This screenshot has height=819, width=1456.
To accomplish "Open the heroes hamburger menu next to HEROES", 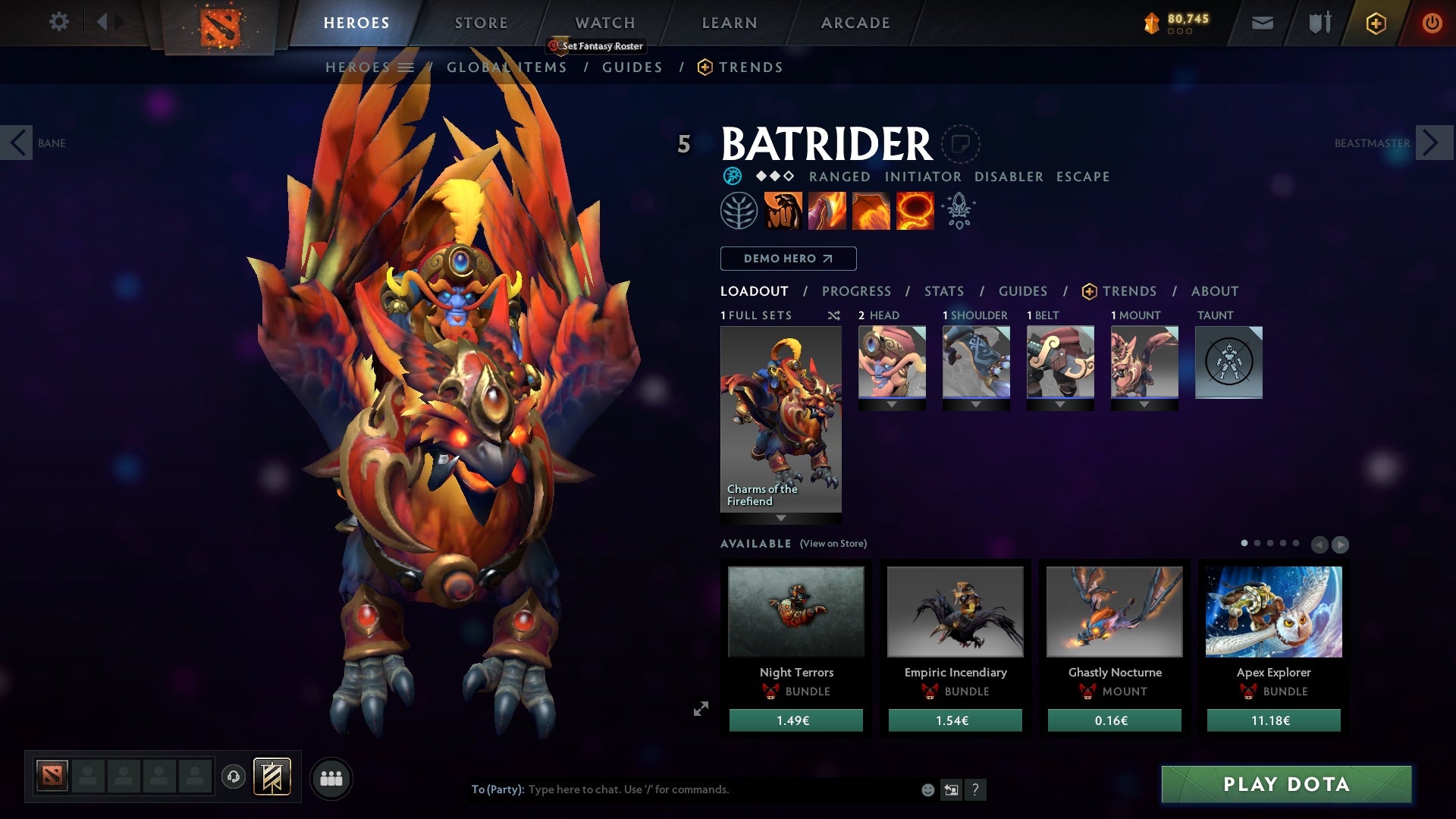I will pos(407,67).
